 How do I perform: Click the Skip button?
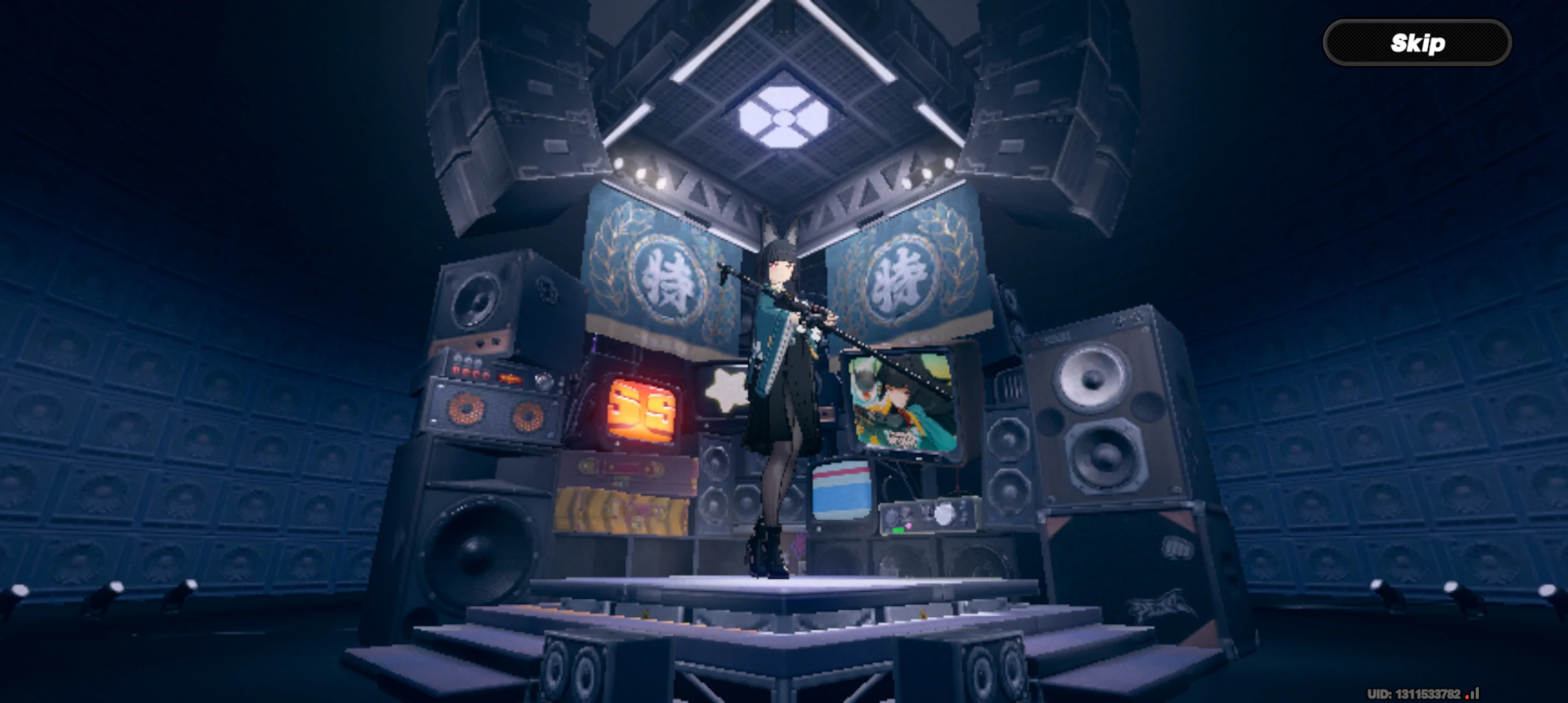pos(1418,42)
